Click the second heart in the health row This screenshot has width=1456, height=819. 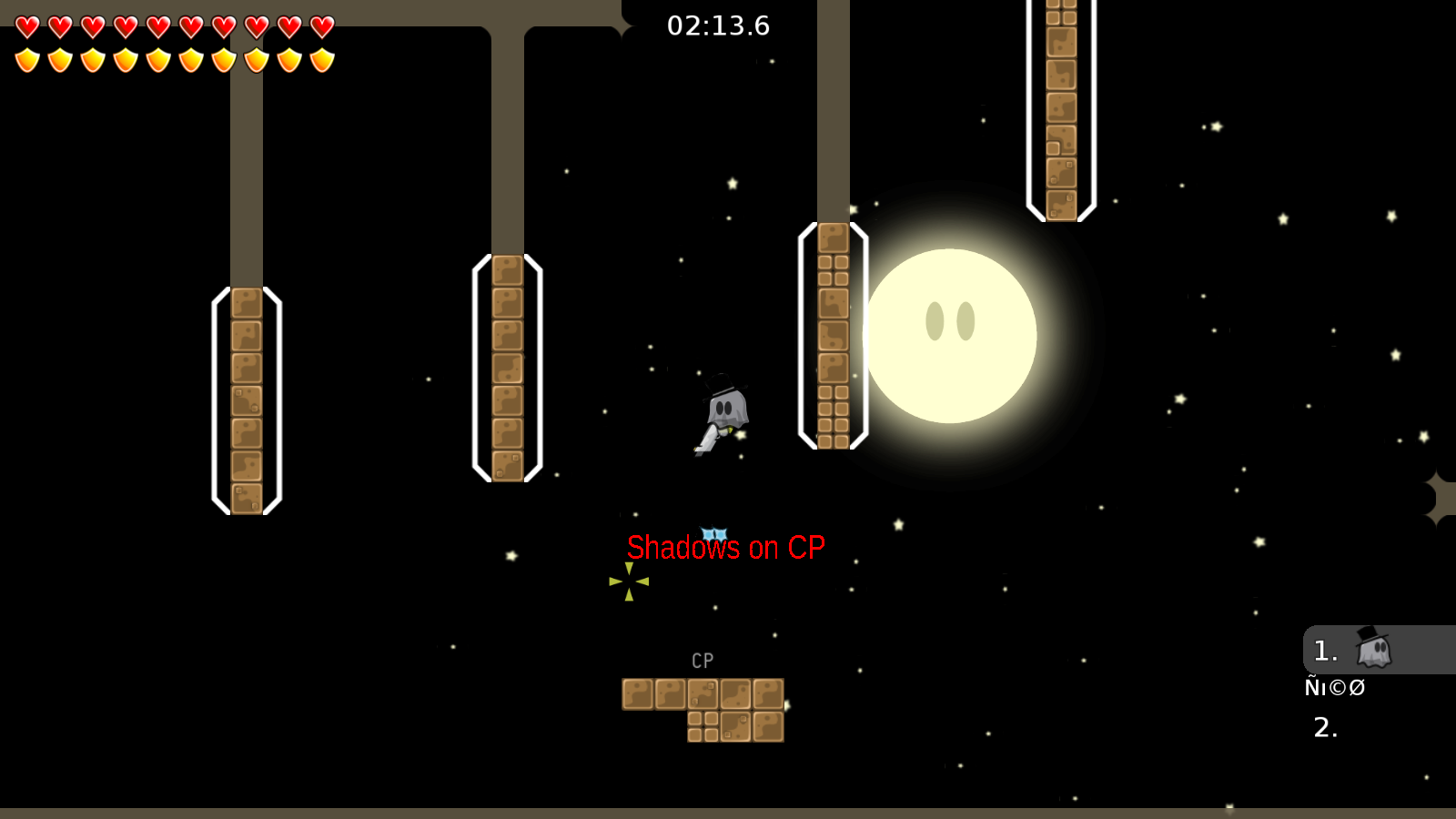(60, 27)
